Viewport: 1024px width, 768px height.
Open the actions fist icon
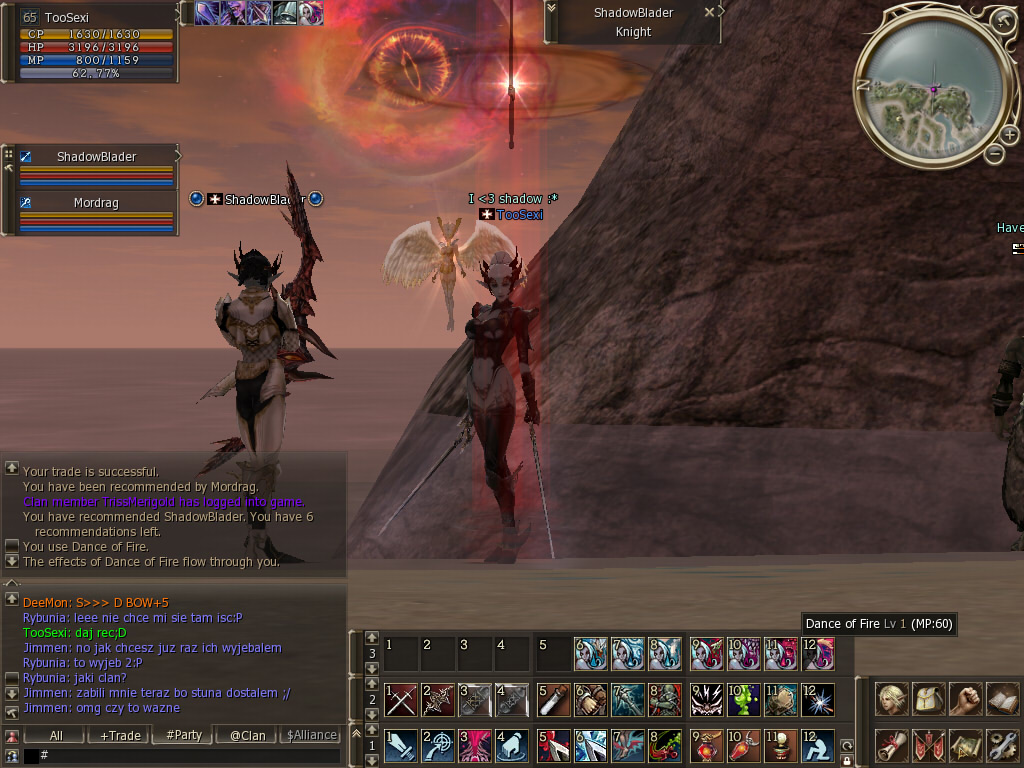point(966,698)
